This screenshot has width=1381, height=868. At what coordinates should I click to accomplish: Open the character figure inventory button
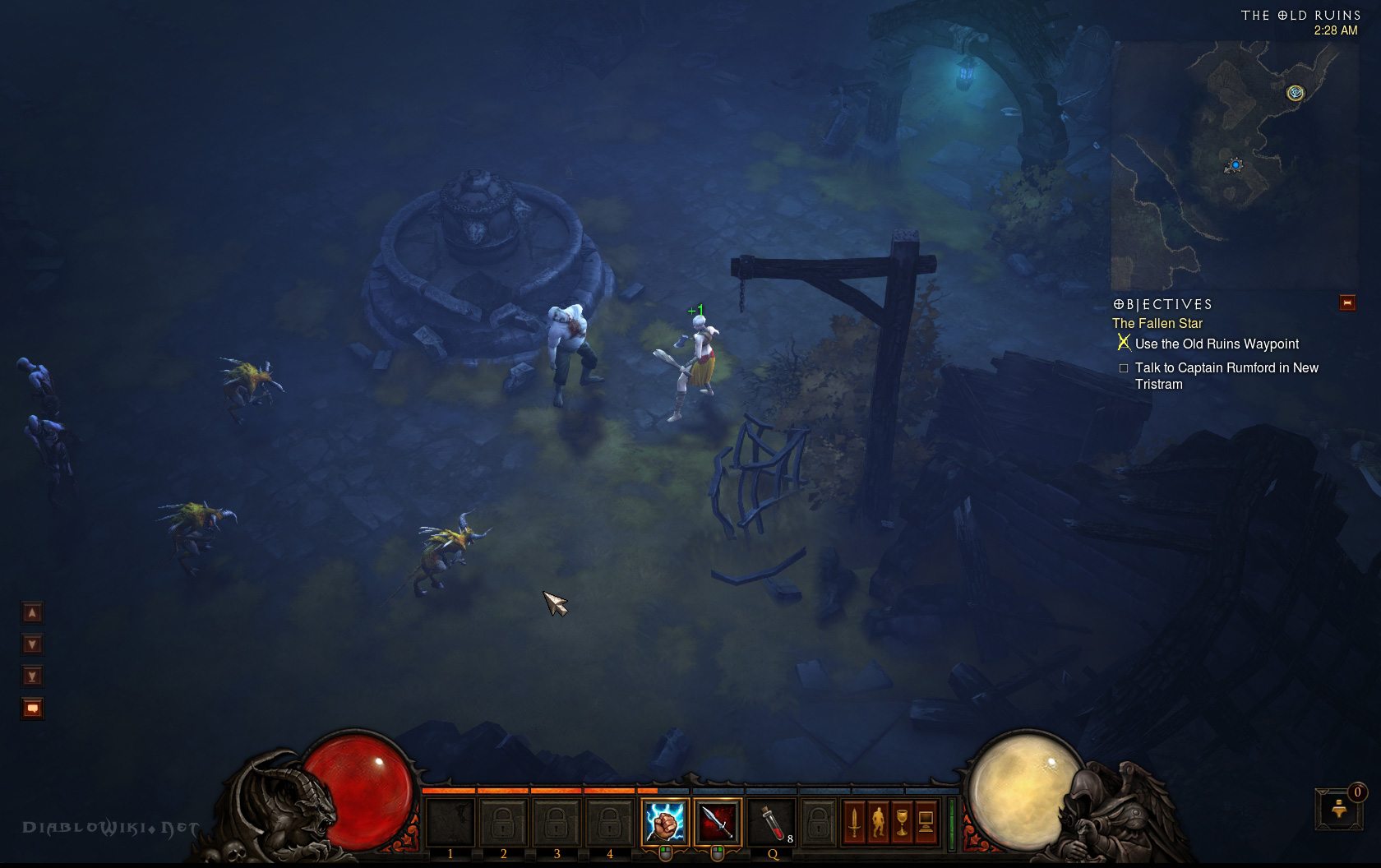pos(878,822)
